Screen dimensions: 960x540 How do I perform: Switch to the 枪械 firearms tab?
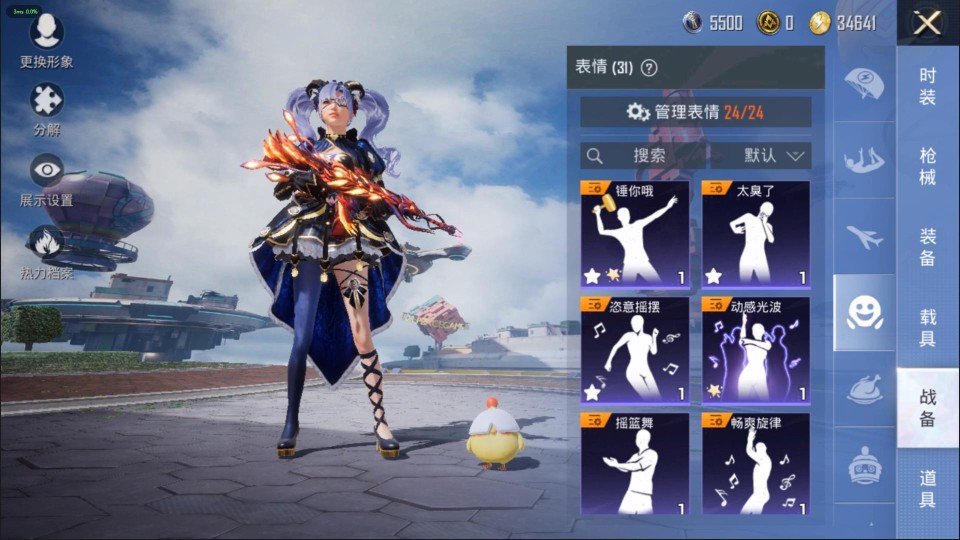pyautogui.click(x=927, y=166)
